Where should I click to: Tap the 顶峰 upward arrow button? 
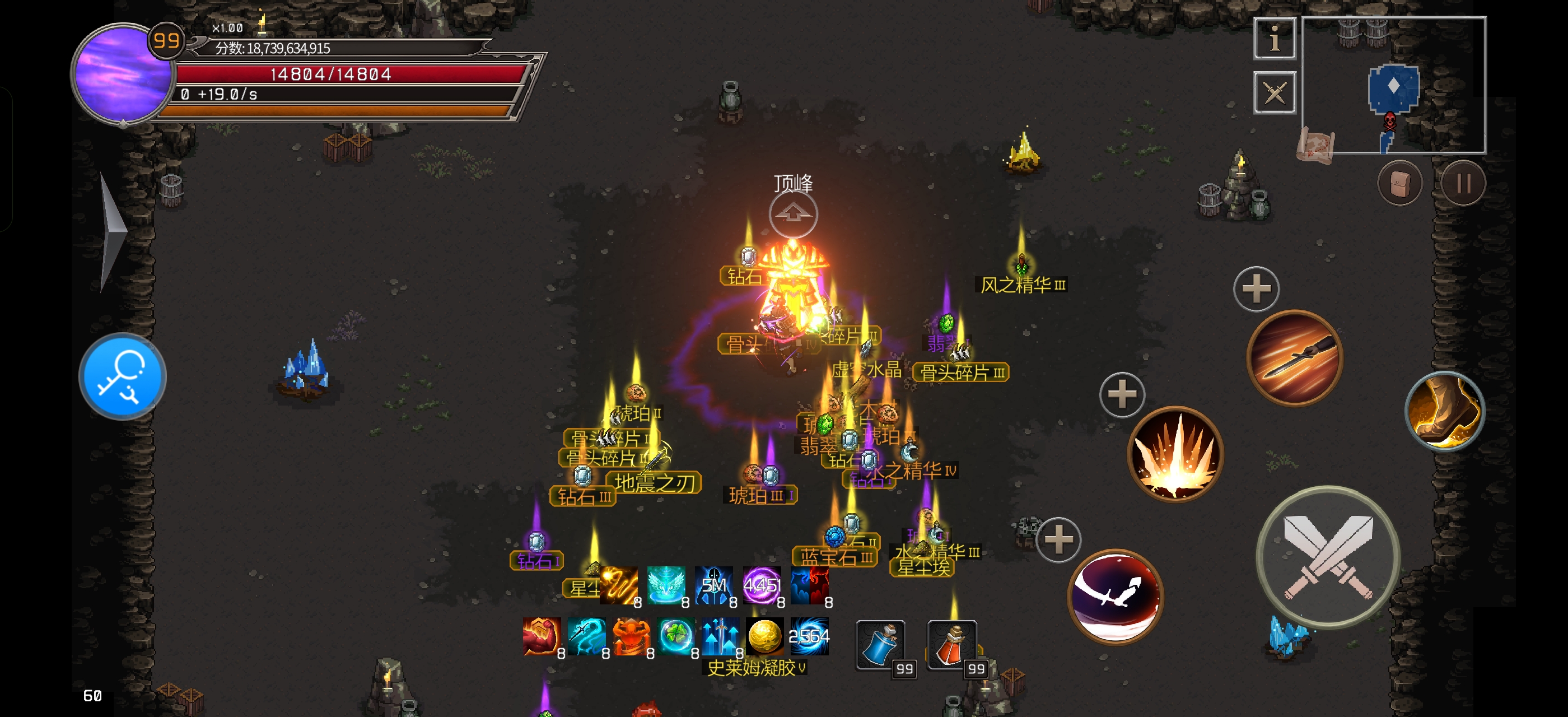pos(792,214)
